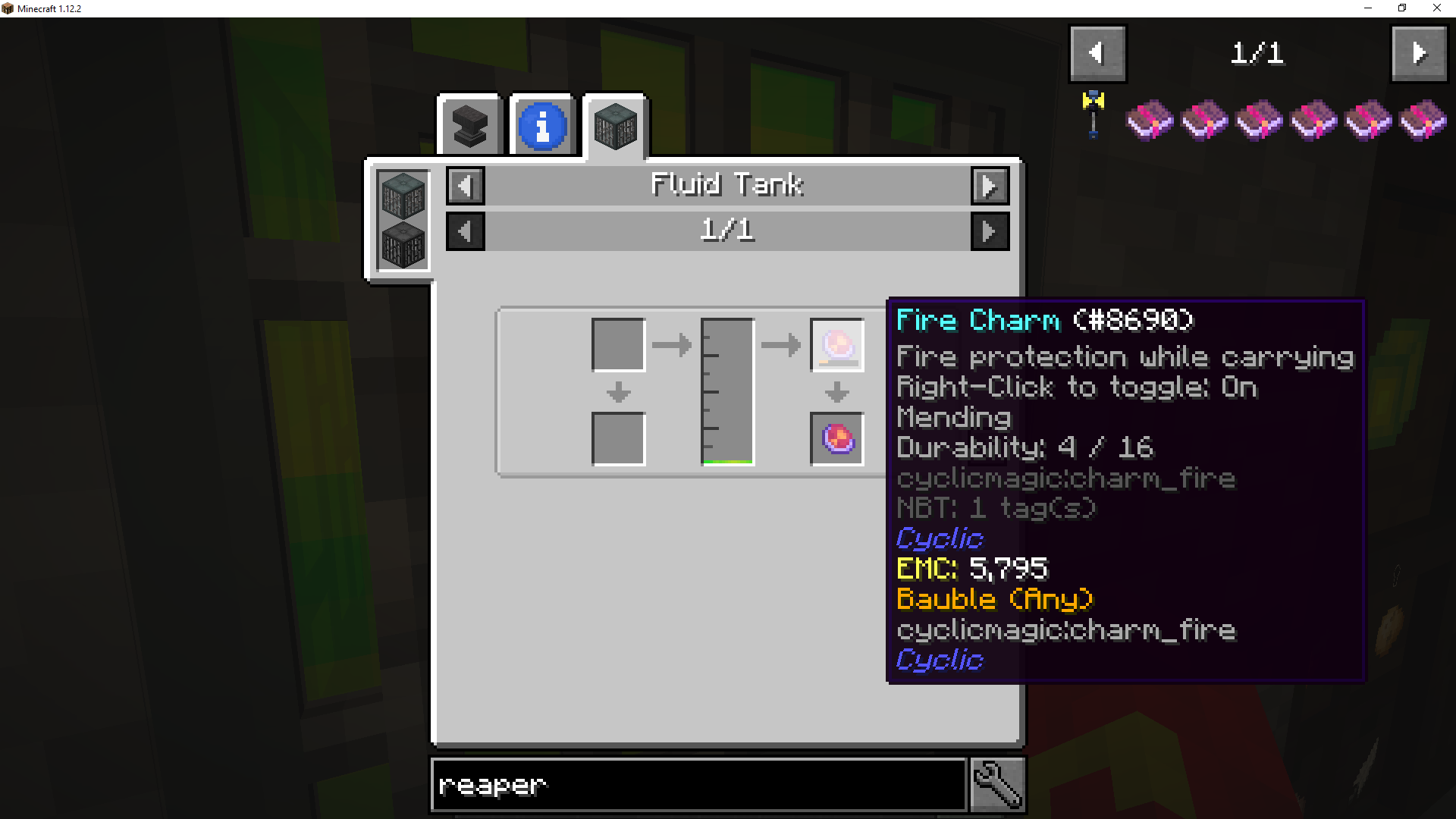
Task: Advance to next Fluid Tank recipe category
Action: click(x=990, y=186)
